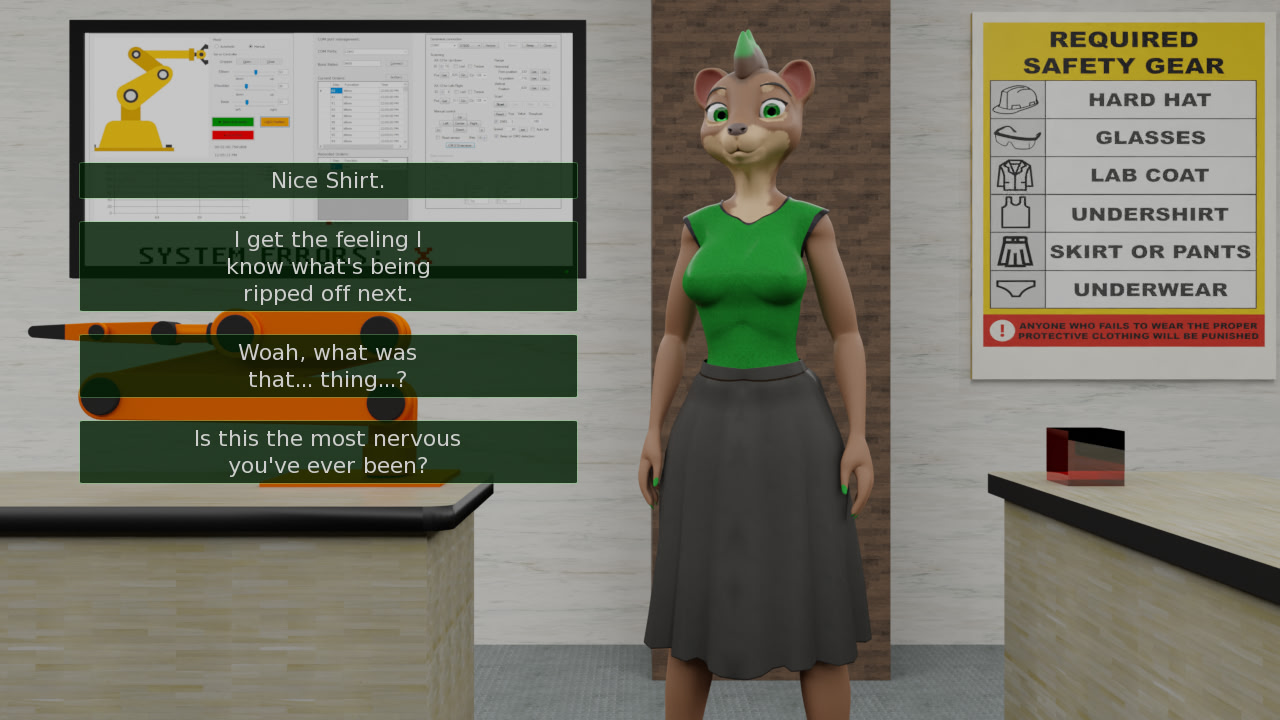
Task: Click the safety glasses icon on the poster
Action: (x=1016, y=136)
